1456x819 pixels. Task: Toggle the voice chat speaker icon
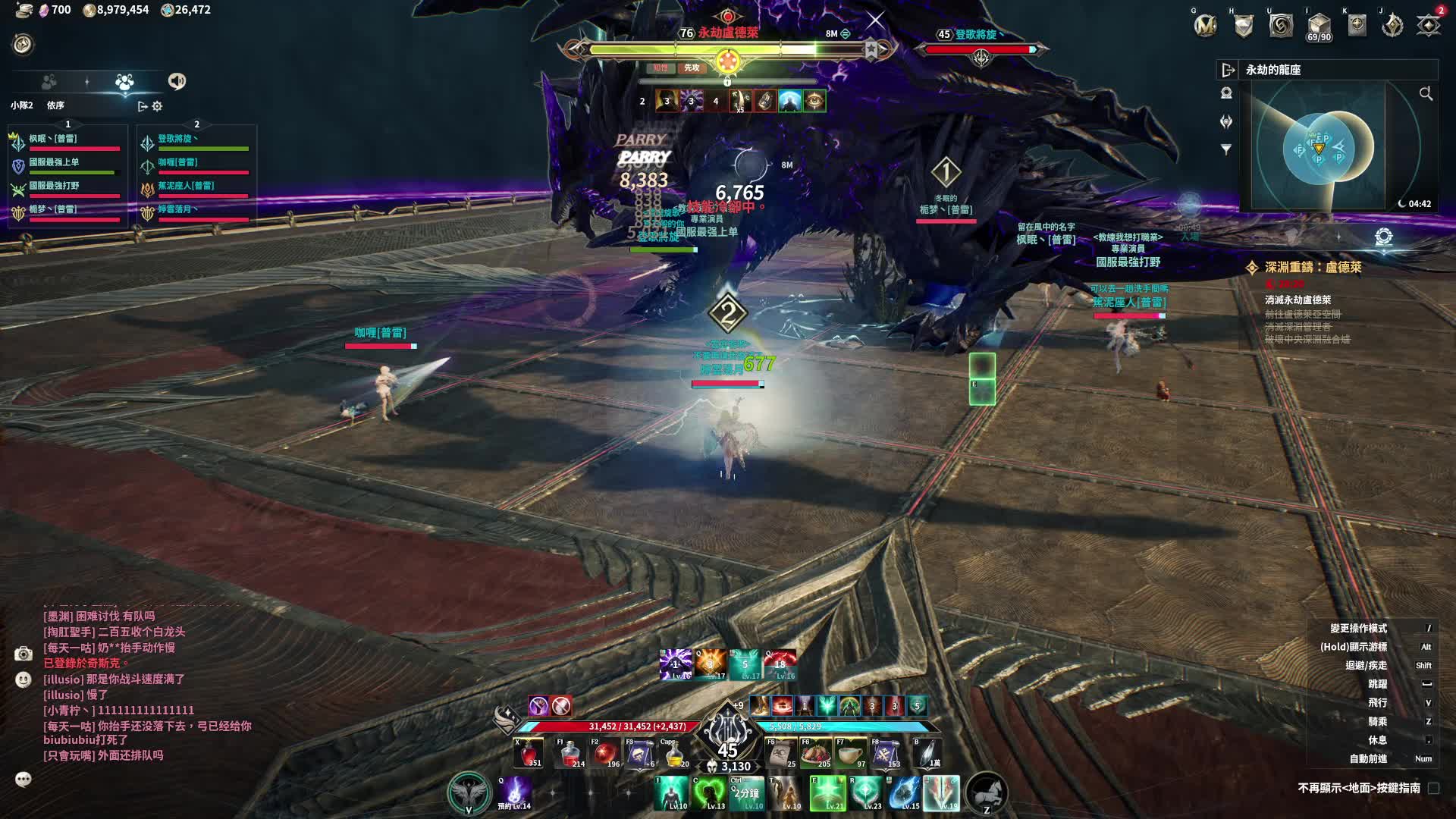pos(177,81)
